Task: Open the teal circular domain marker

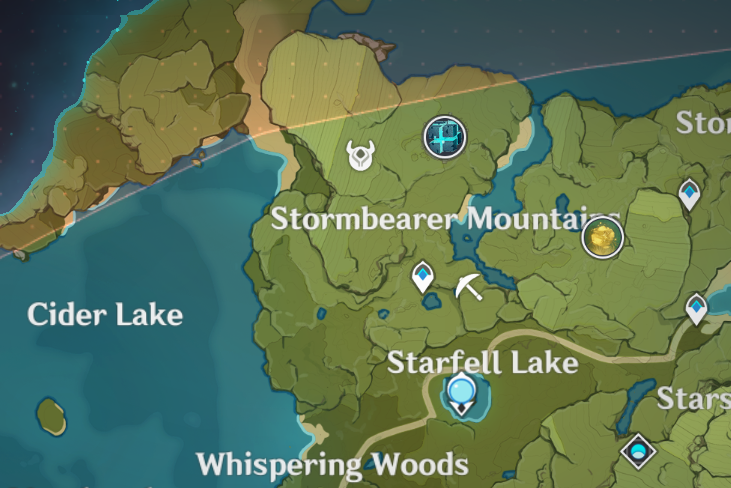Action: (x=445, y=137)
